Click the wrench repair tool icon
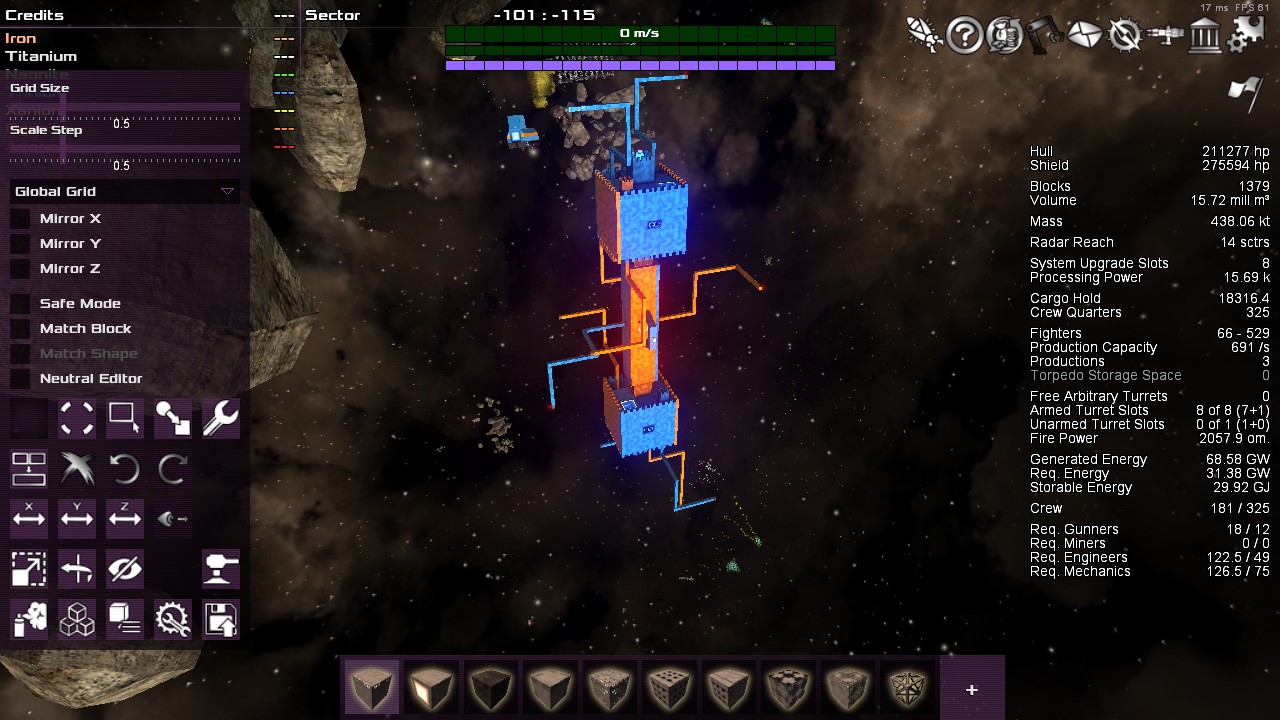The image size is (1280, 720). (x=220, y=418)
